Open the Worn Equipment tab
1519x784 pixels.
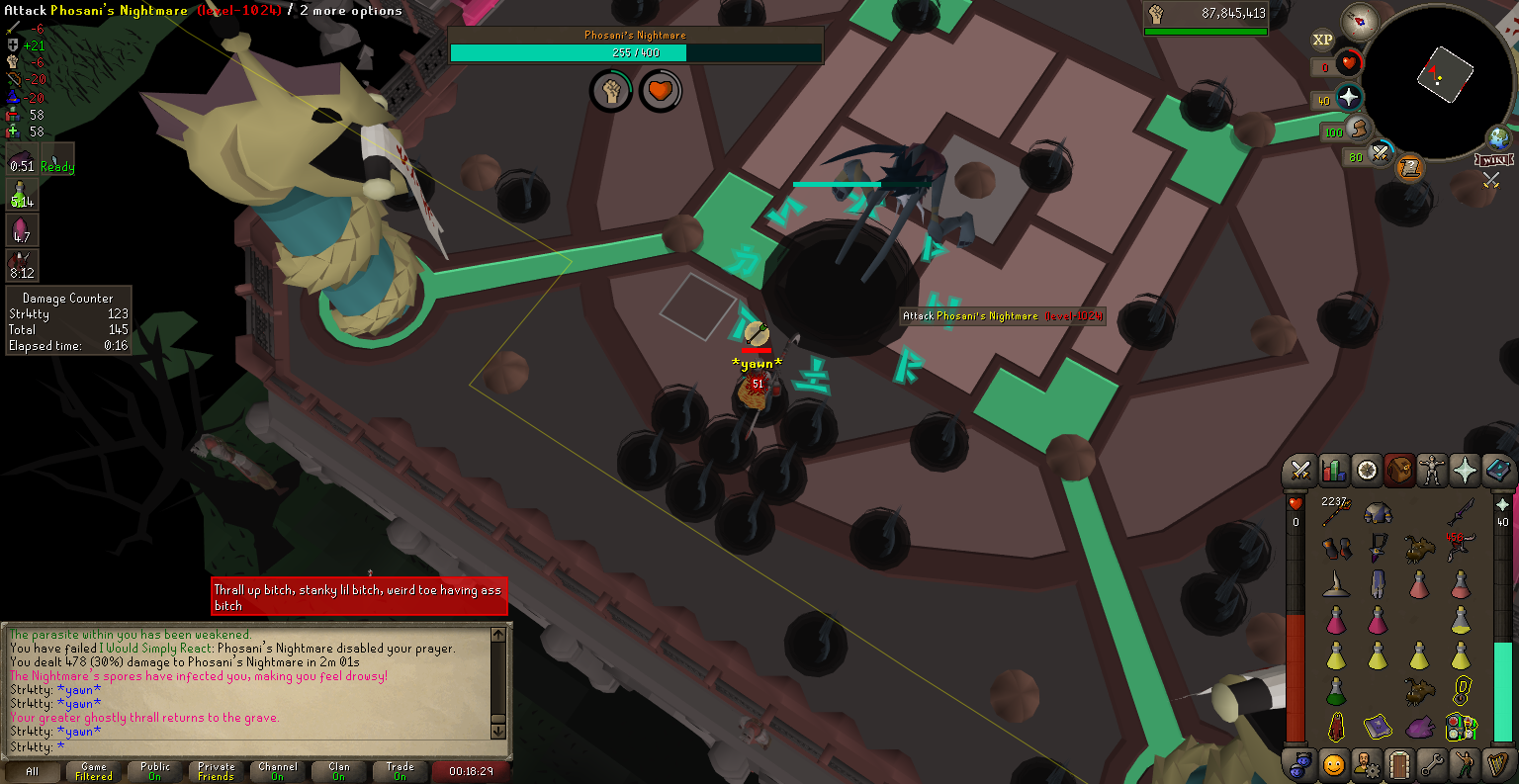tap(1431, 471)
